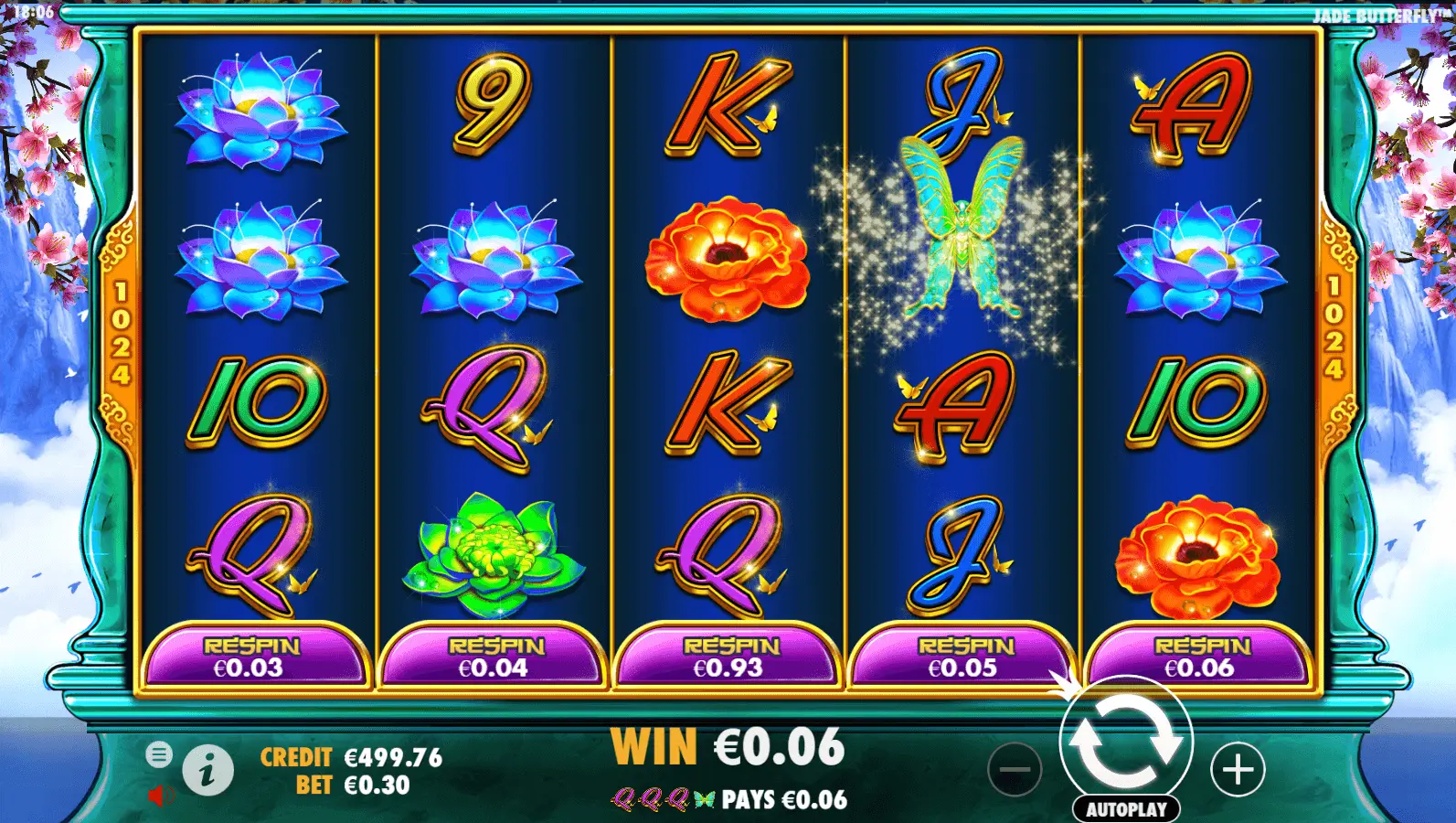
Task: Decrease the bet with the minus button
Action: 1015,770
